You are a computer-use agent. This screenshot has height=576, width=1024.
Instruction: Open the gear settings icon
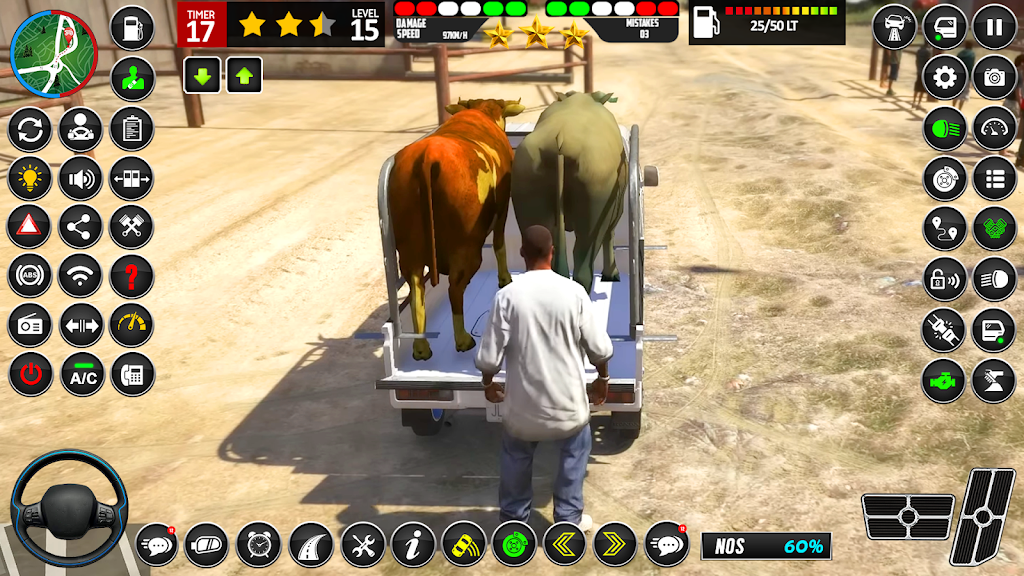(x=944, y=77)
